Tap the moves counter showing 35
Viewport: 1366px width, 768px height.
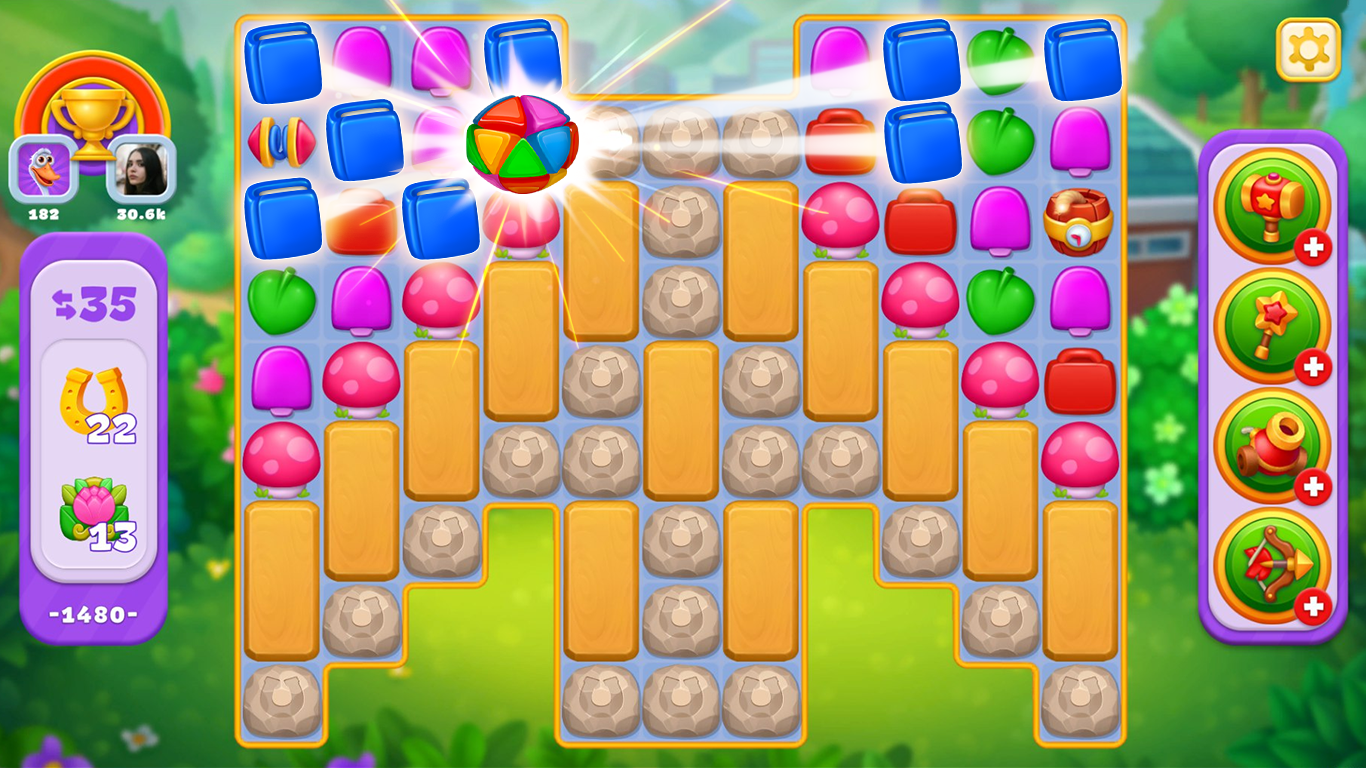(x=94, y=301)
